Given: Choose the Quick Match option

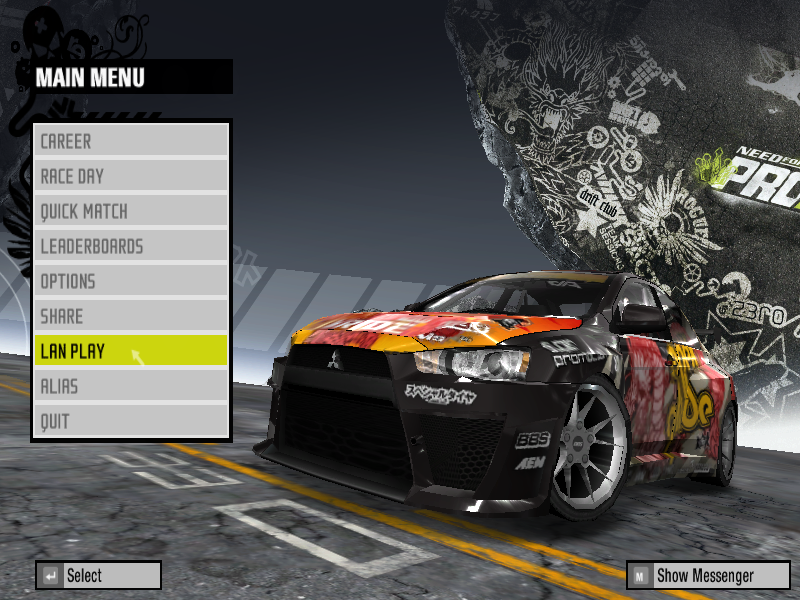Looking at the screenshot, I should [x=131, y=211].
